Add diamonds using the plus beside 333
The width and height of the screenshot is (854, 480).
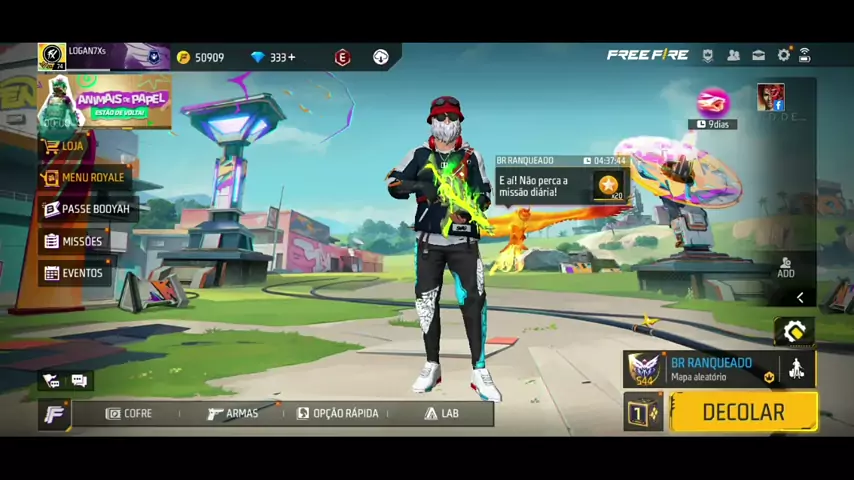pyautogui.click(x=291, y=58)
